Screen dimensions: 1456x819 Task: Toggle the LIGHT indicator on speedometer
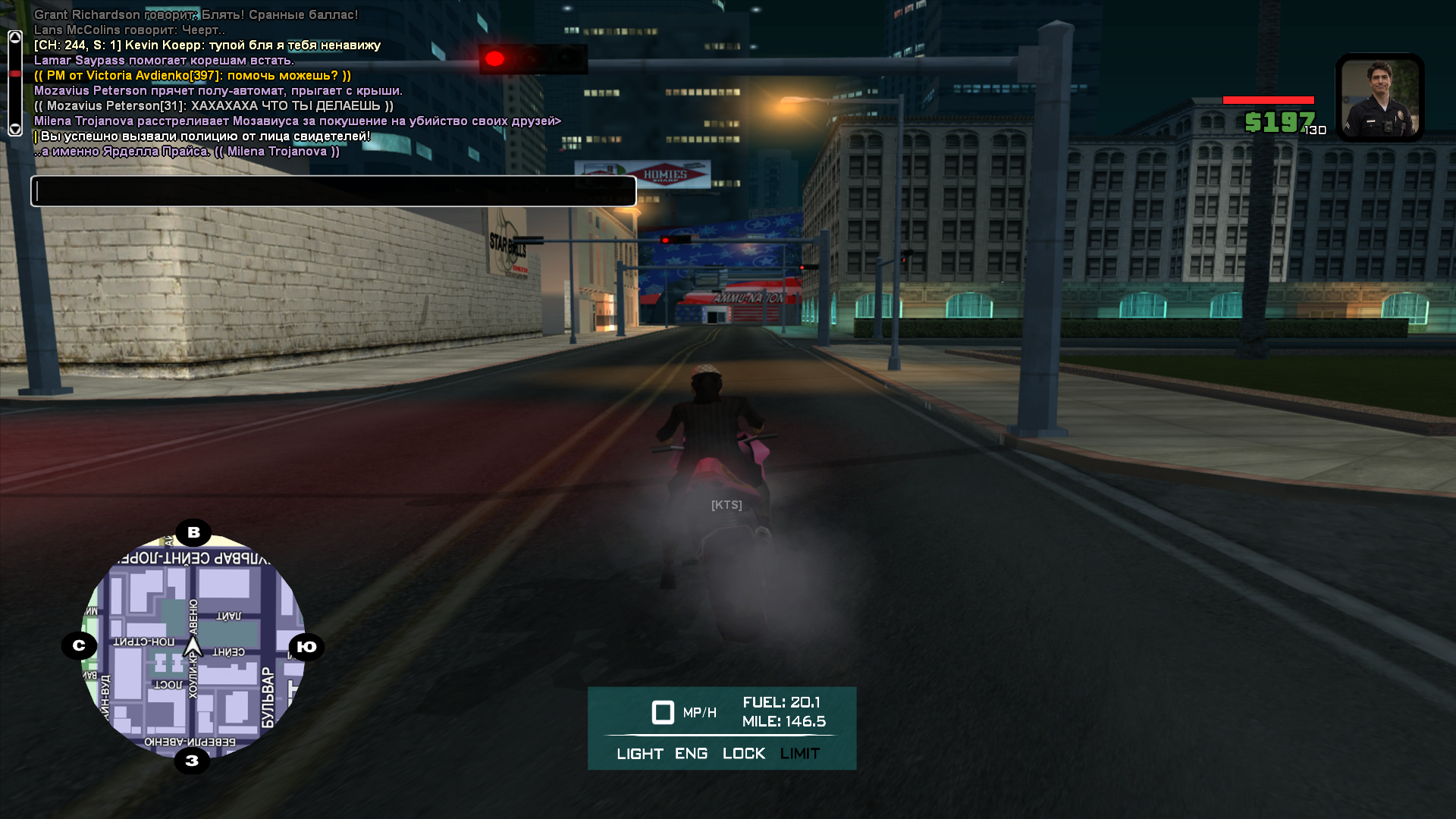click(639, 754)
